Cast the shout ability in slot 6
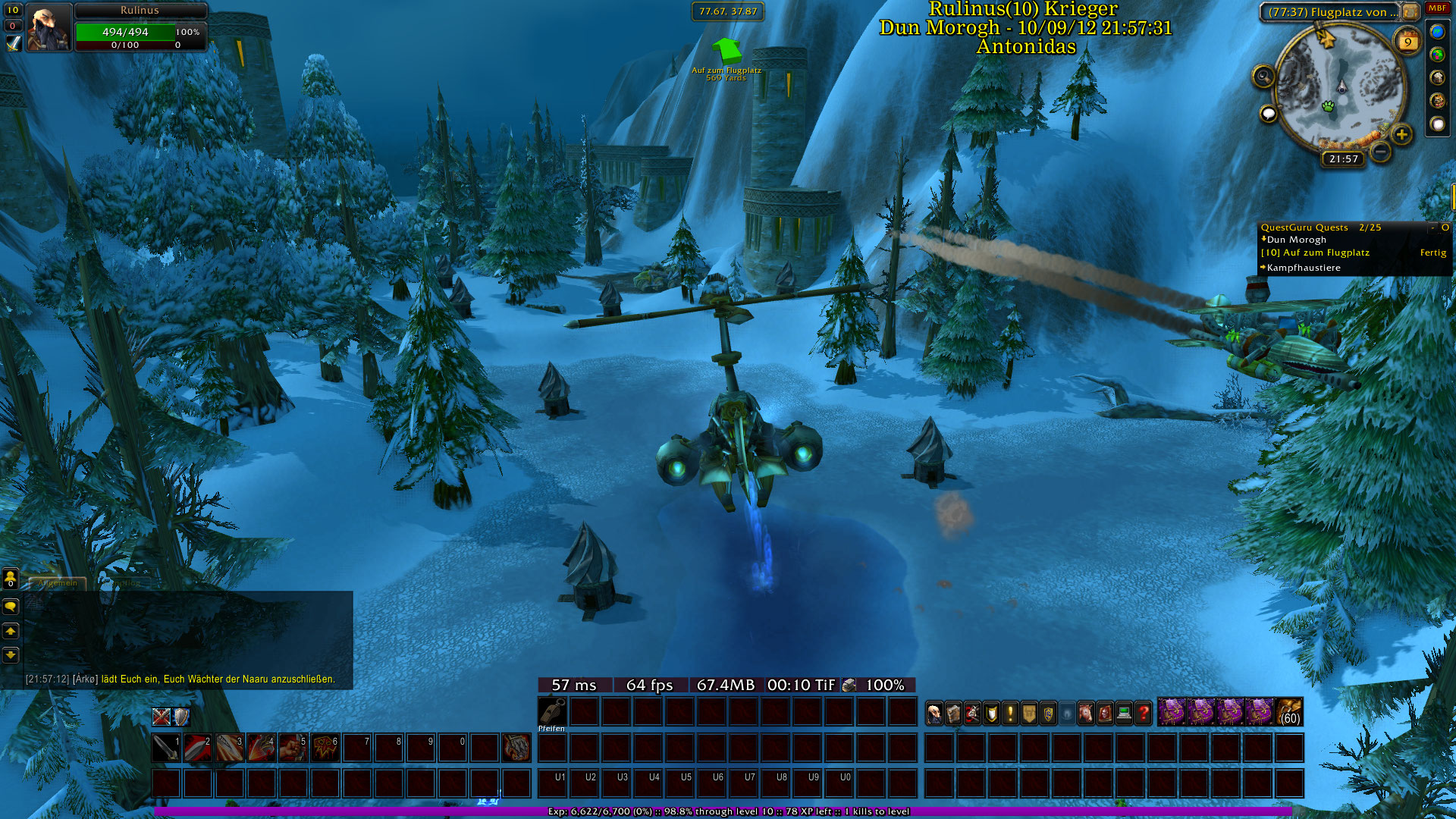This screenshot has height=819, width=1456. [x=325, y=748]
